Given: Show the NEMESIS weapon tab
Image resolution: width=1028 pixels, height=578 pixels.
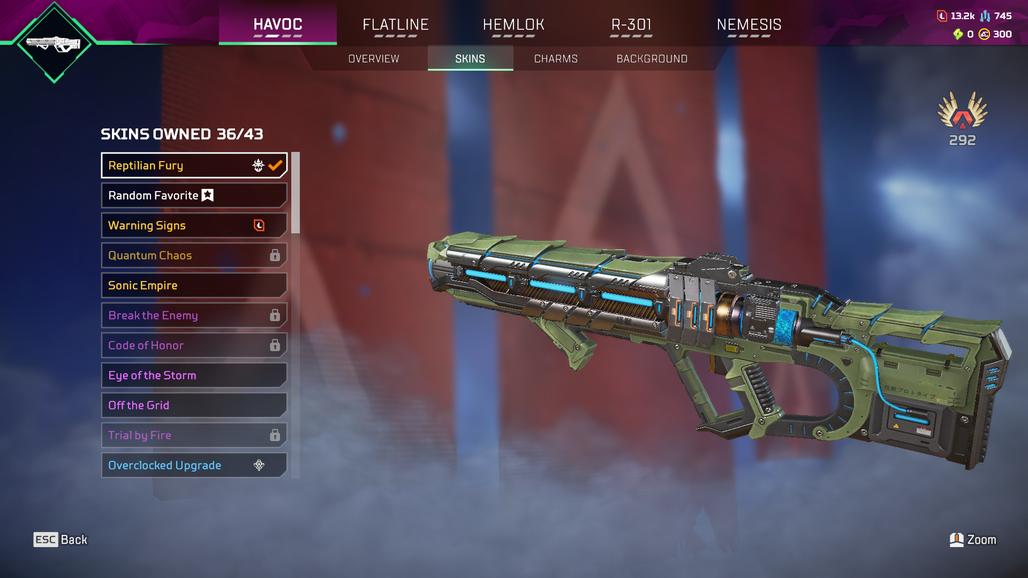Looking at the screenshot, I should pyautogui.click(x=749, y=25).
